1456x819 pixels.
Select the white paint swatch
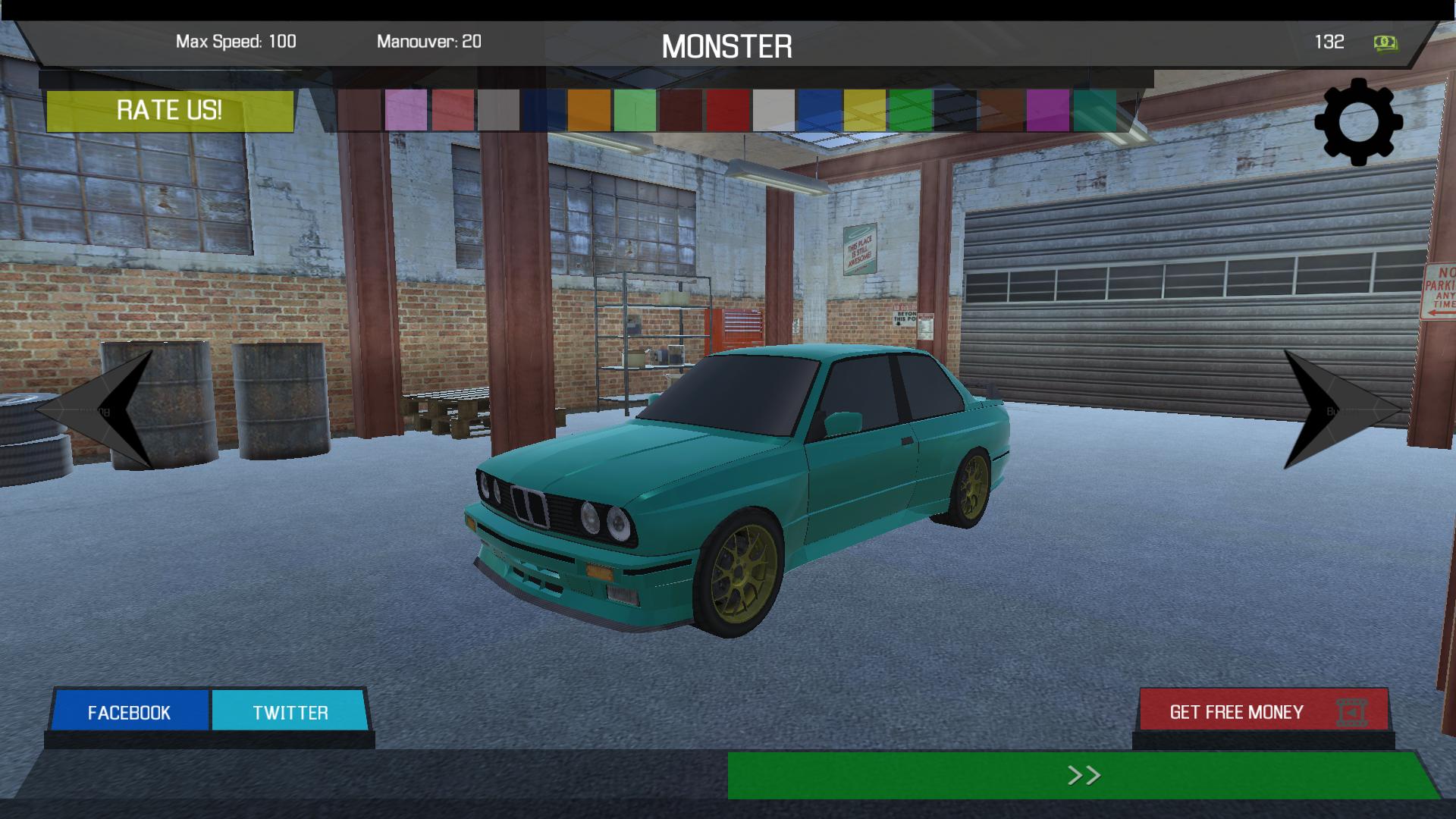click(x=773, y=114)
